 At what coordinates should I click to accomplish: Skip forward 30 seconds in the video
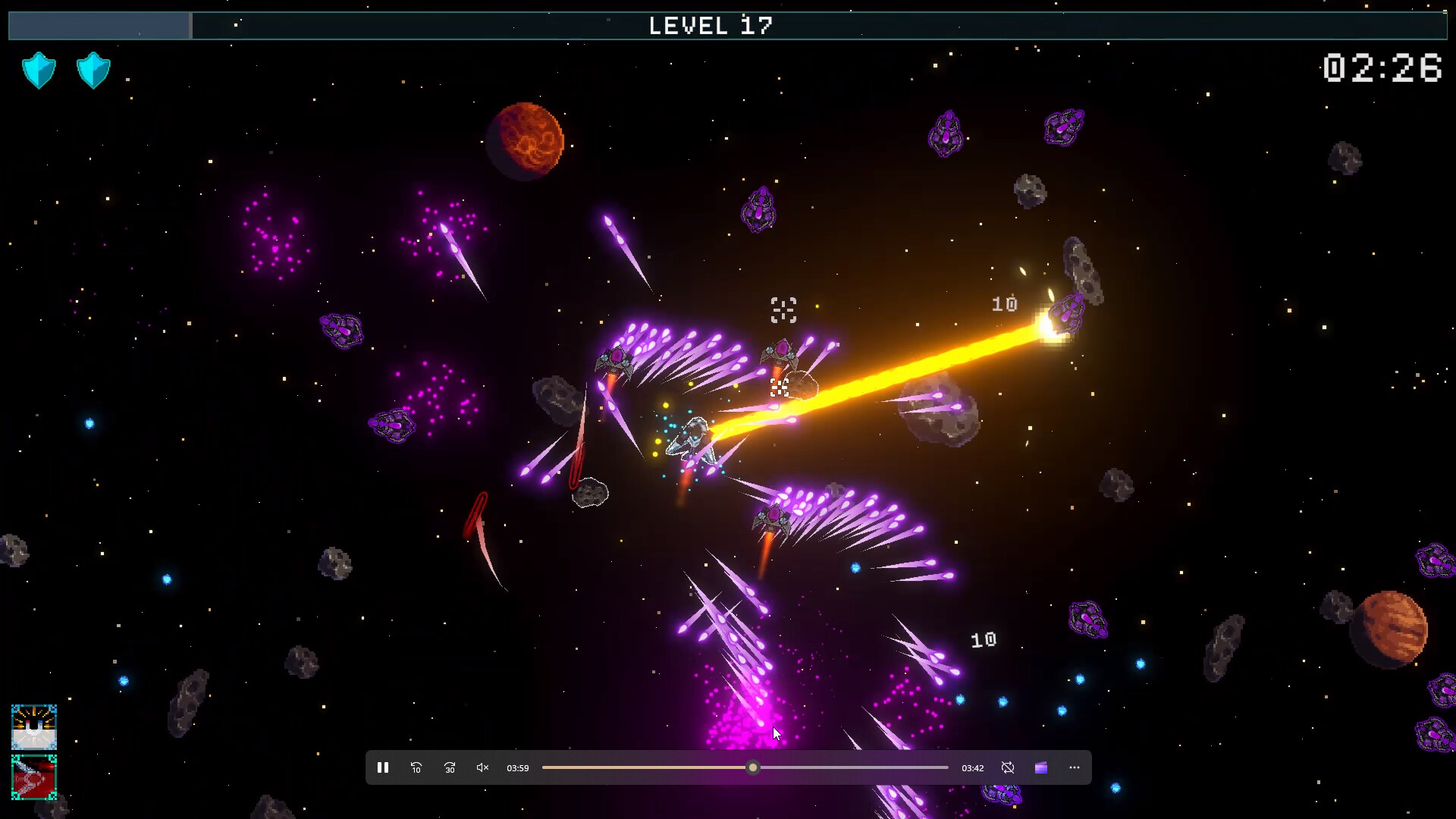click(x=449, y=767)
